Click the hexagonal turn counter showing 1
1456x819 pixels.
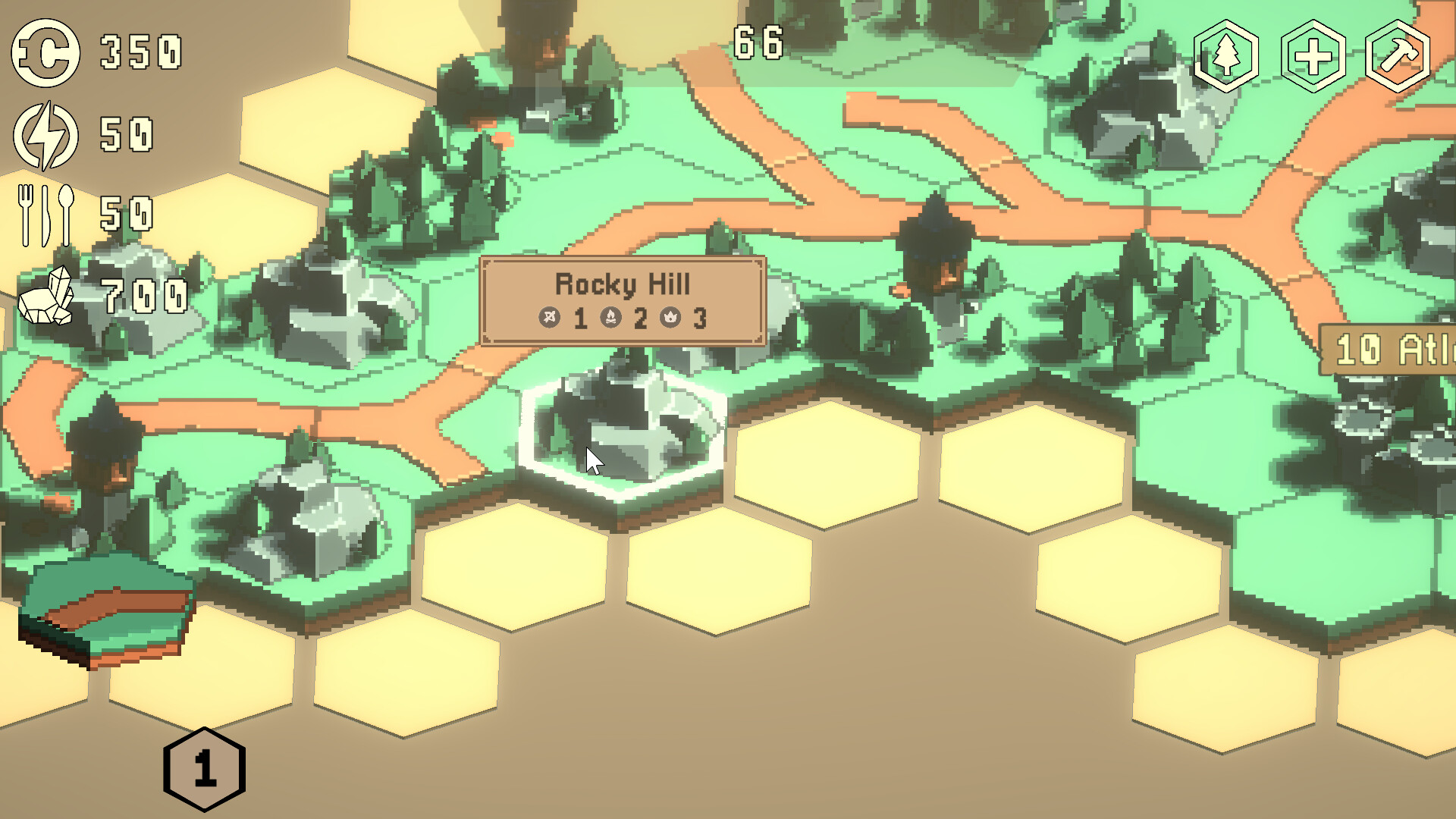pos(205,768)
